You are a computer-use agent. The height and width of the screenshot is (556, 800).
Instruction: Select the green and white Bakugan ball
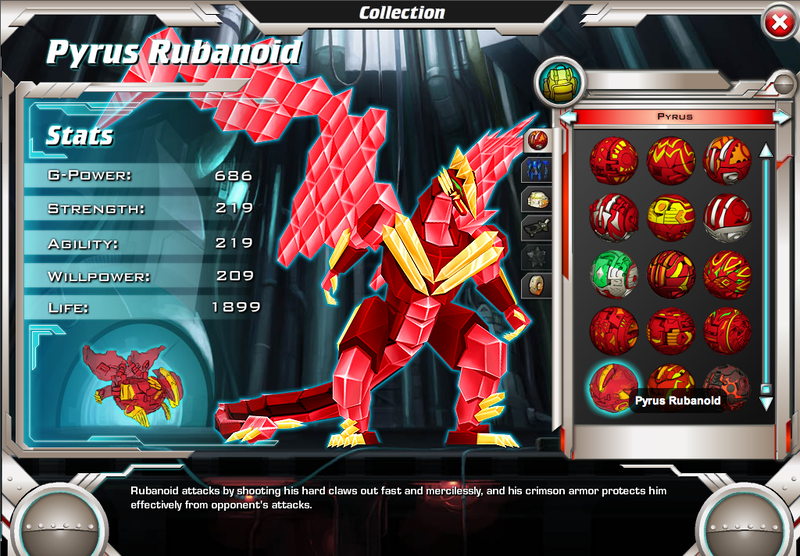[613, 272]
